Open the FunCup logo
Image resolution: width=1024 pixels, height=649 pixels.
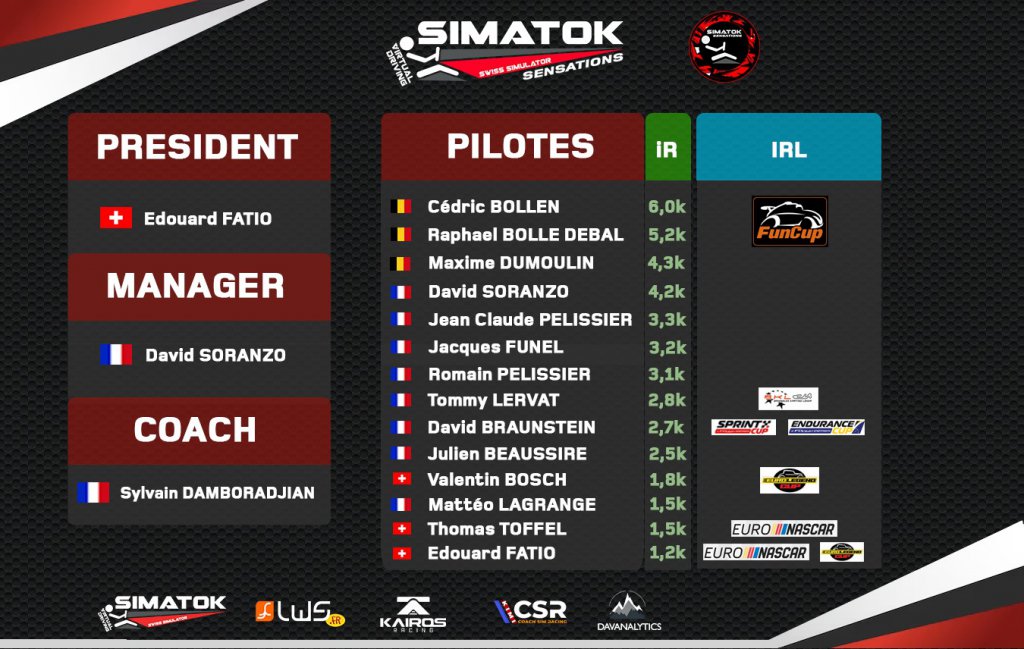(x=789, y=221)
